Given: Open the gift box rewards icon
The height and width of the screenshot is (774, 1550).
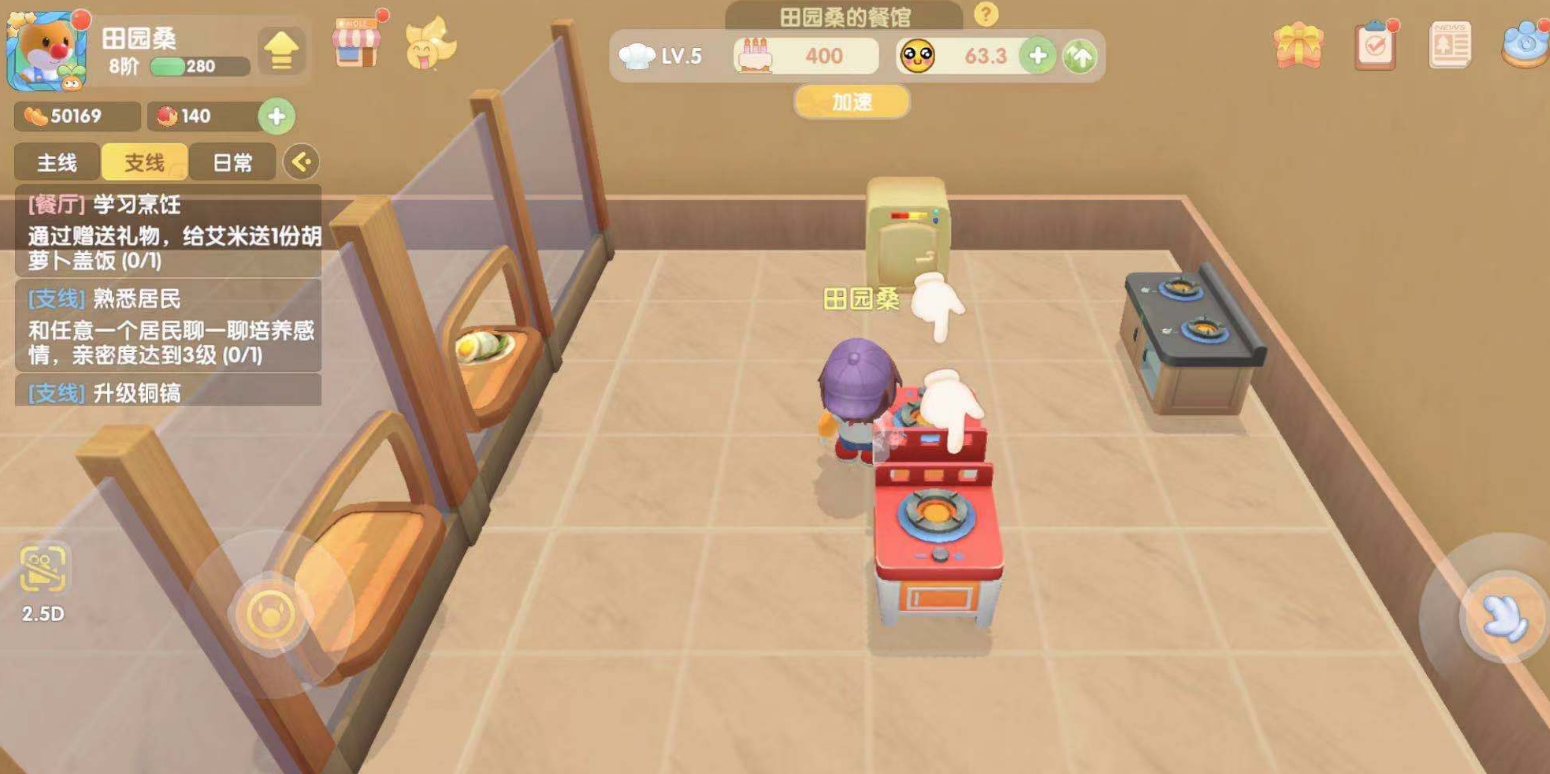Looking at the screenshot, I should (1299, 46).
